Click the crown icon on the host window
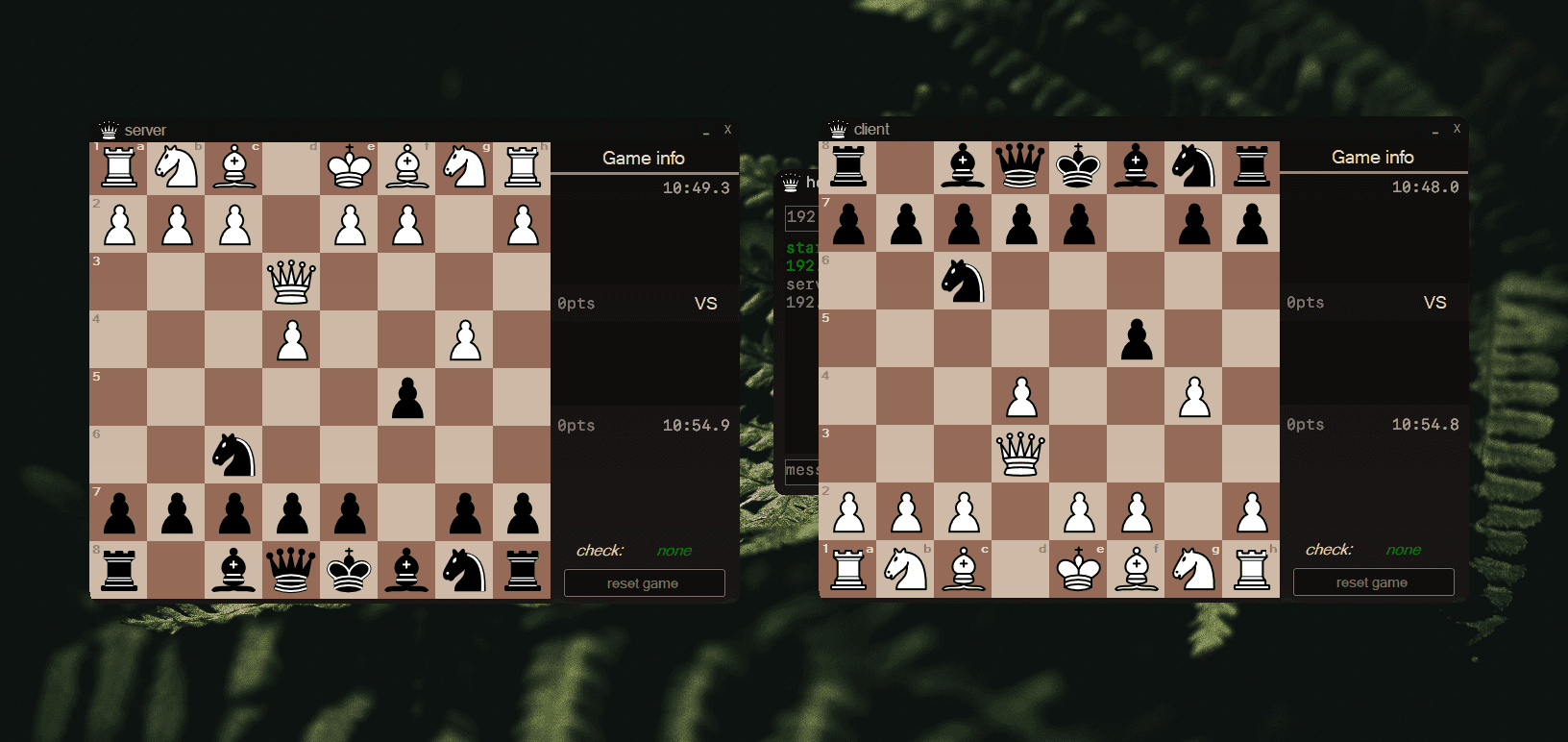This screenshot has height=742, width=1568. tap(790, 181)
